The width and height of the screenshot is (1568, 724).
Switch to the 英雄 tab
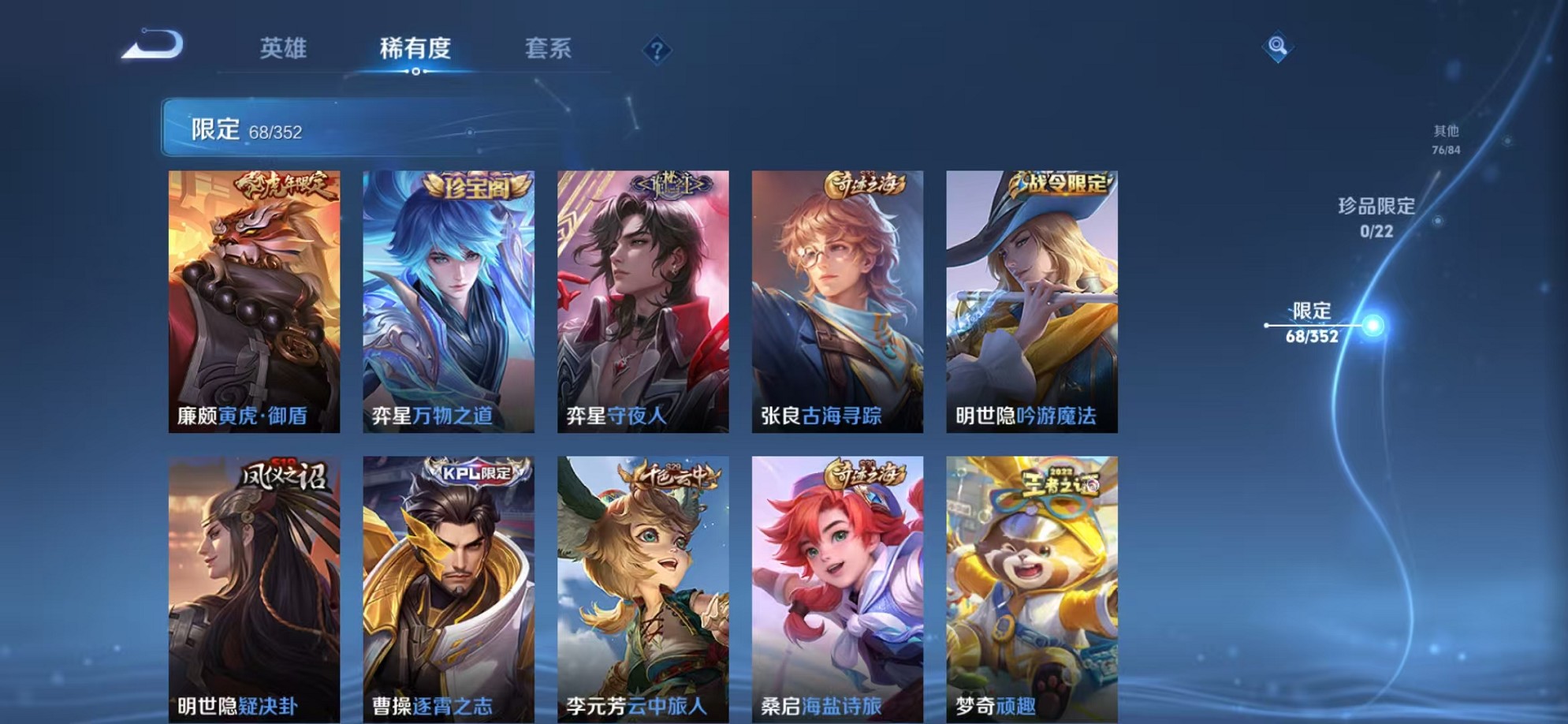pyautogui.click(x=284, y=49)
